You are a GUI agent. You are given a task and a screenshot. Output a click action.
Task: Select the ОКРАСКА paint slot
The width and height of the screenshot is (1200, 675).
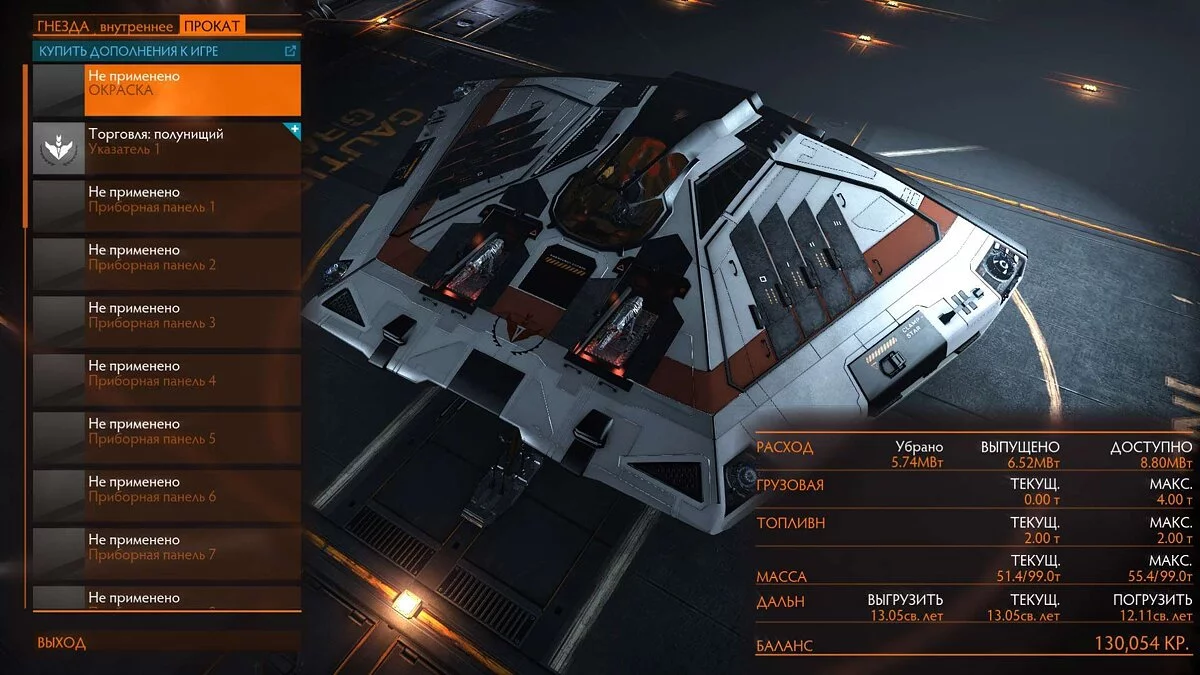[167, 90]
